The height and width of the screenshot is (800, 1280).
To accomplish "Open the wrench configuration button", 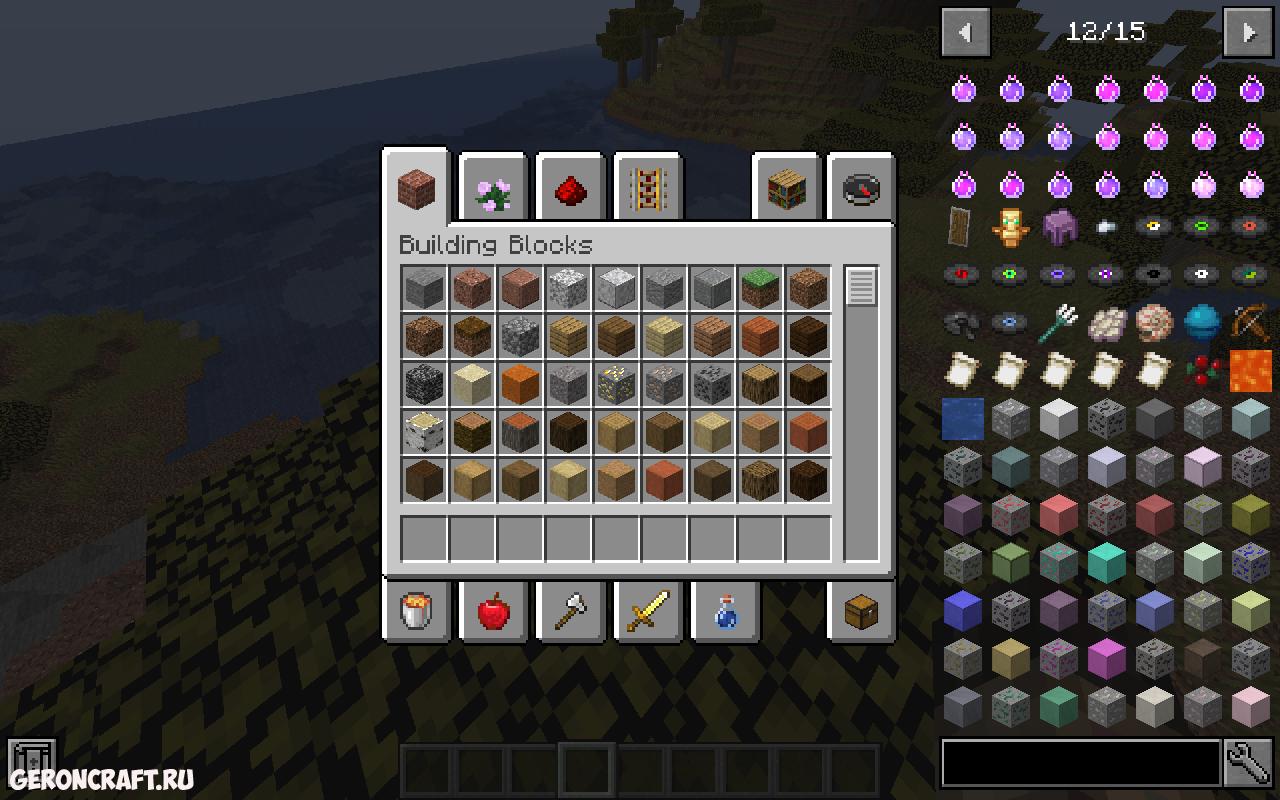I will (1249, 764).
